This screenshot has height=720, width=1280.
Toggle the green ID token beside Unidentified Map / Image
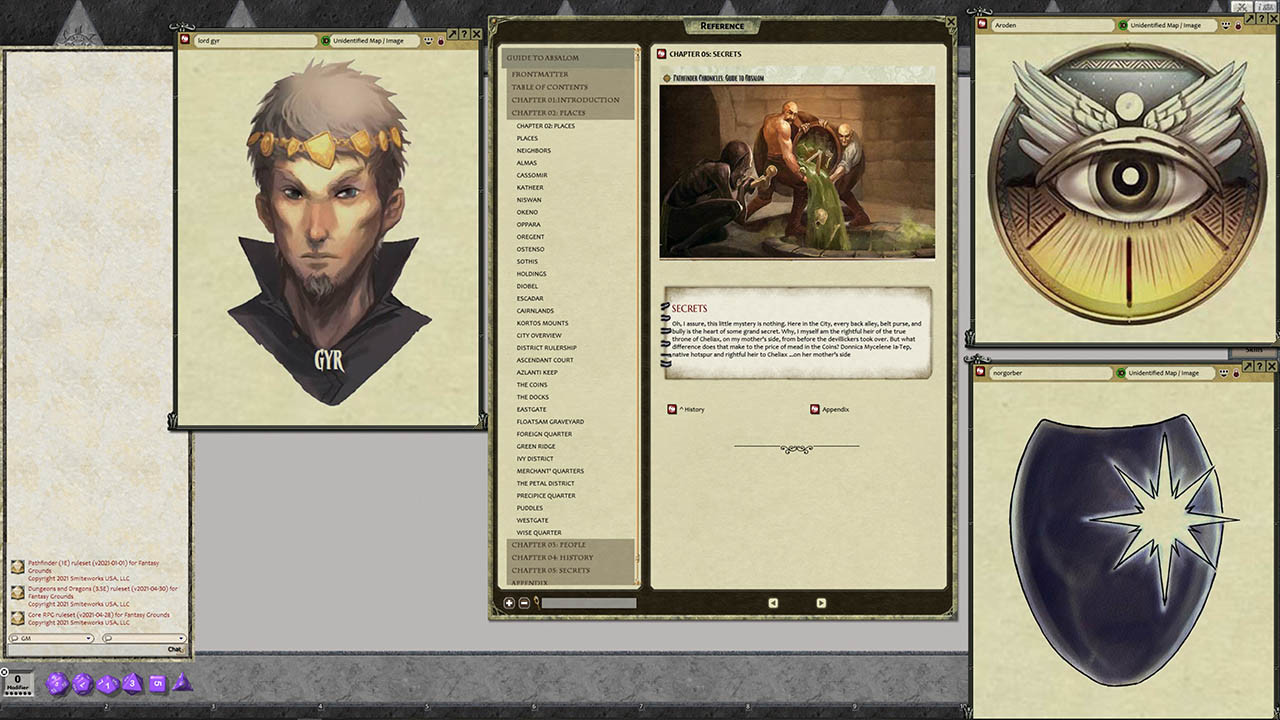(x=325, y=41)
